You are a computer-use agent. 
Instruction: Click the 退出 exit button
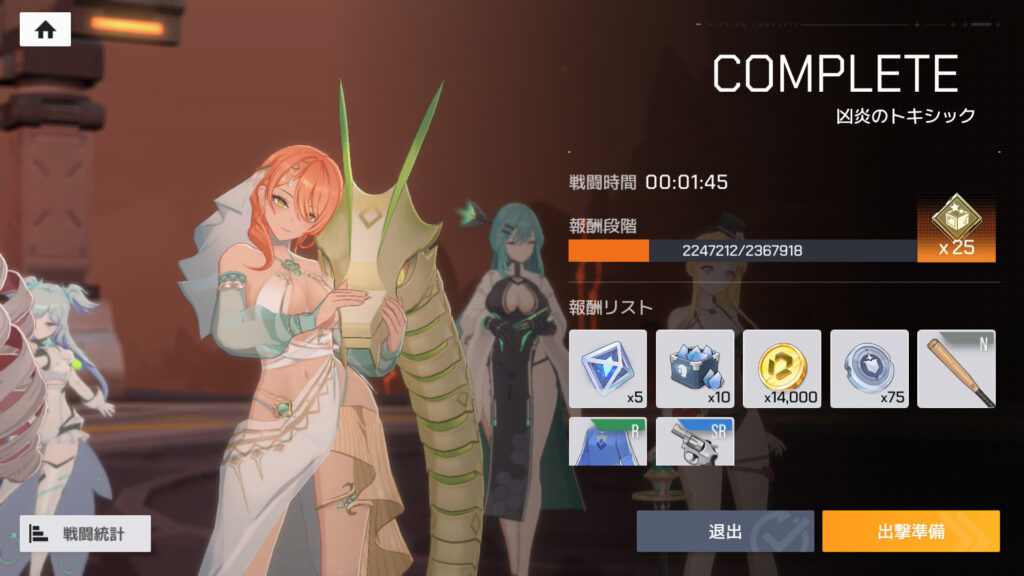pos(724,531)
